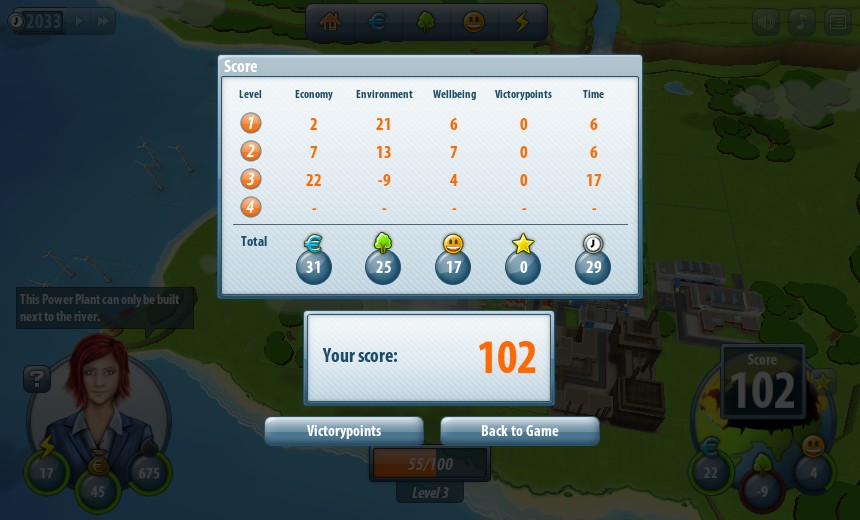This screenshot has height=520, width=860.
Task: Activate the fast-forward time control
Action: [102, 21]
